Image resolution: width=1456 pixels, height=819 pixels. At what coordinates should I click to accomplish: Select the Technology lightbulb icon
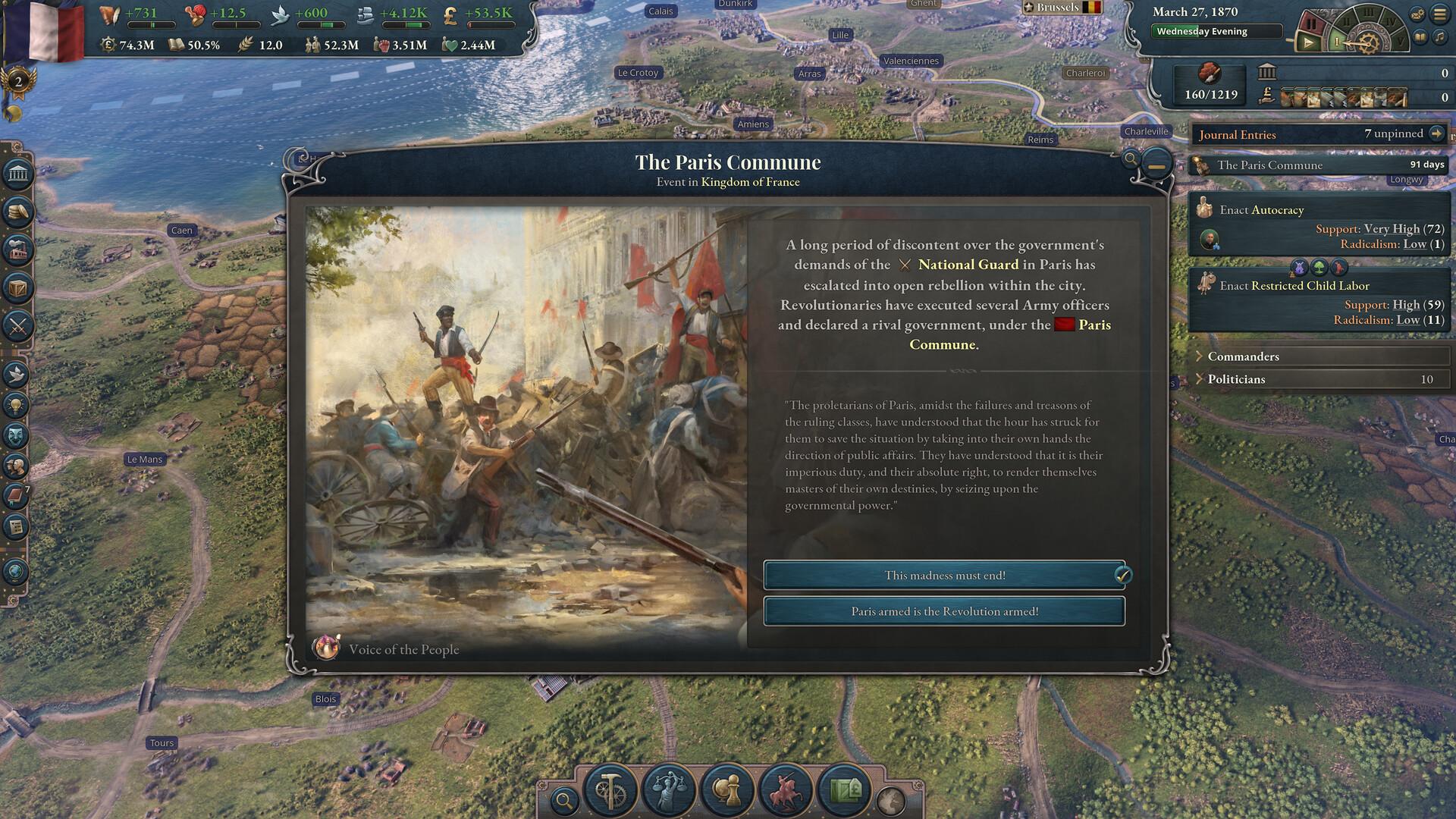tap(15, 403)
